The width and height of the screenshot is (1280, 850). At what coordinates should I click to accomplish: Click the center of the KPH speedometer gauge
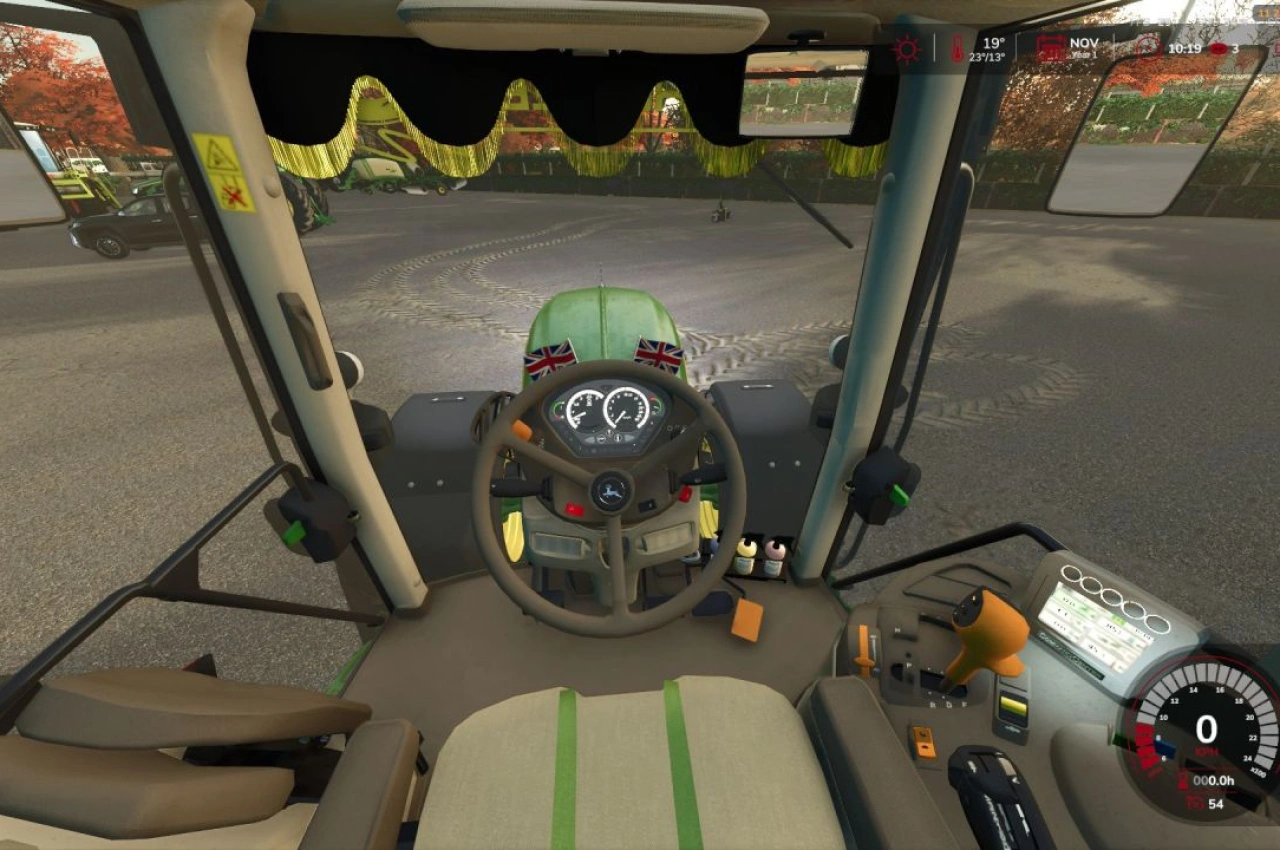(x=1209, y=731)
